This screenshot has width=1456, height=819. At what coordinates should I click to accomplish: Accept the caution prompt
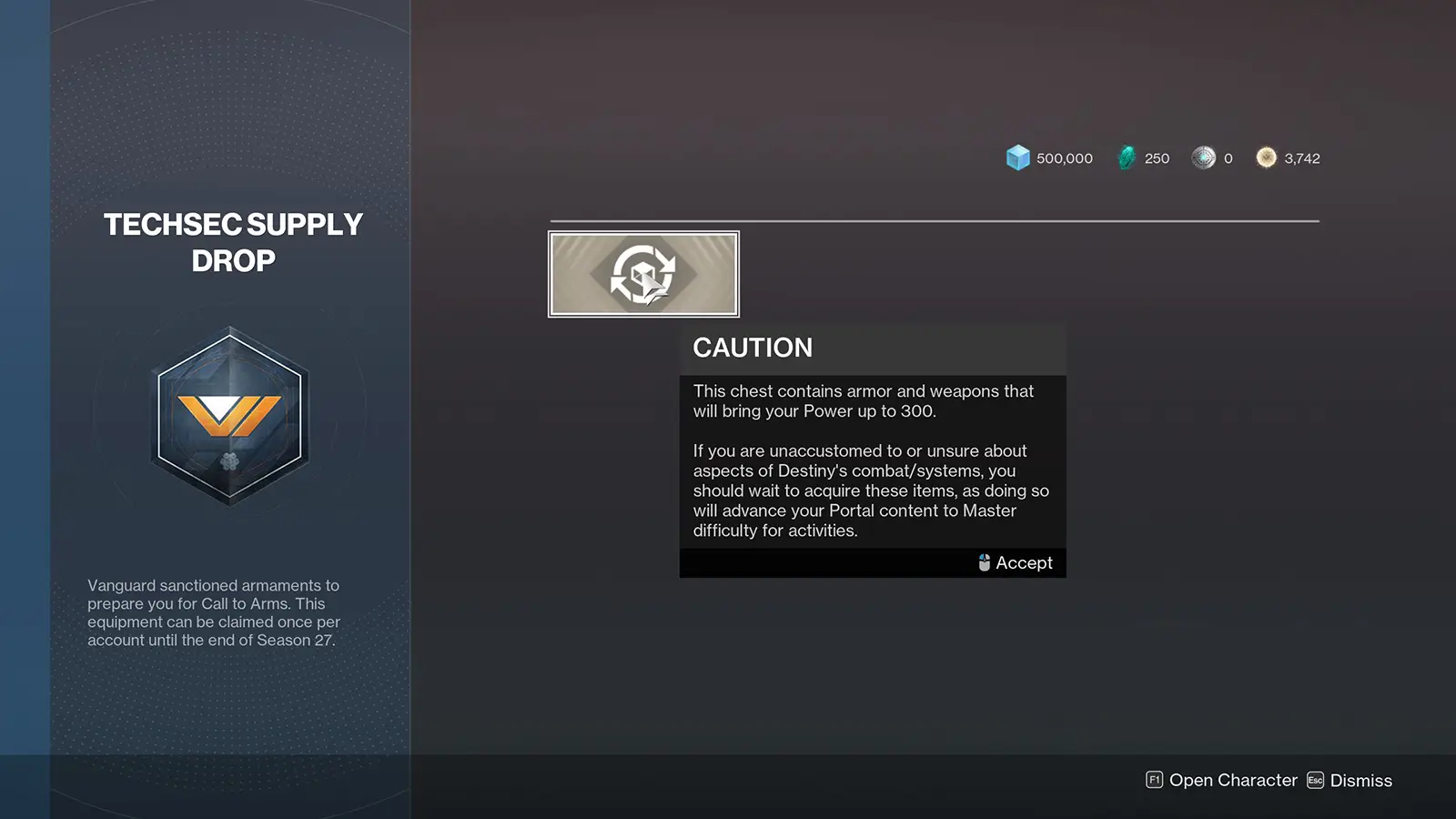click(x=1016, y=563)
